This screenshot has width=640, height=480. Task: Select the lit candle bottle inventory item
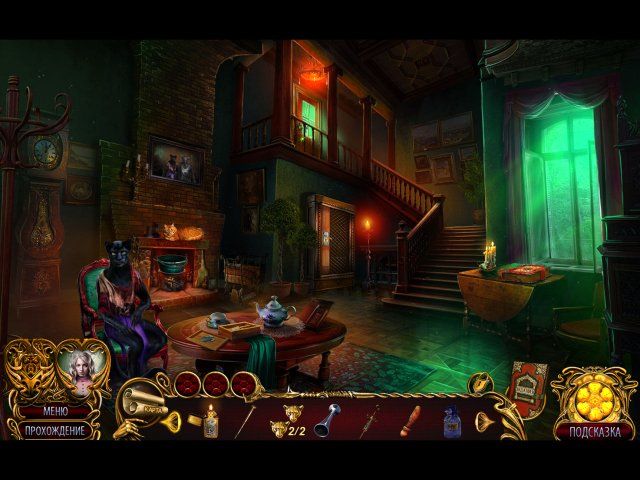point(210,421)
